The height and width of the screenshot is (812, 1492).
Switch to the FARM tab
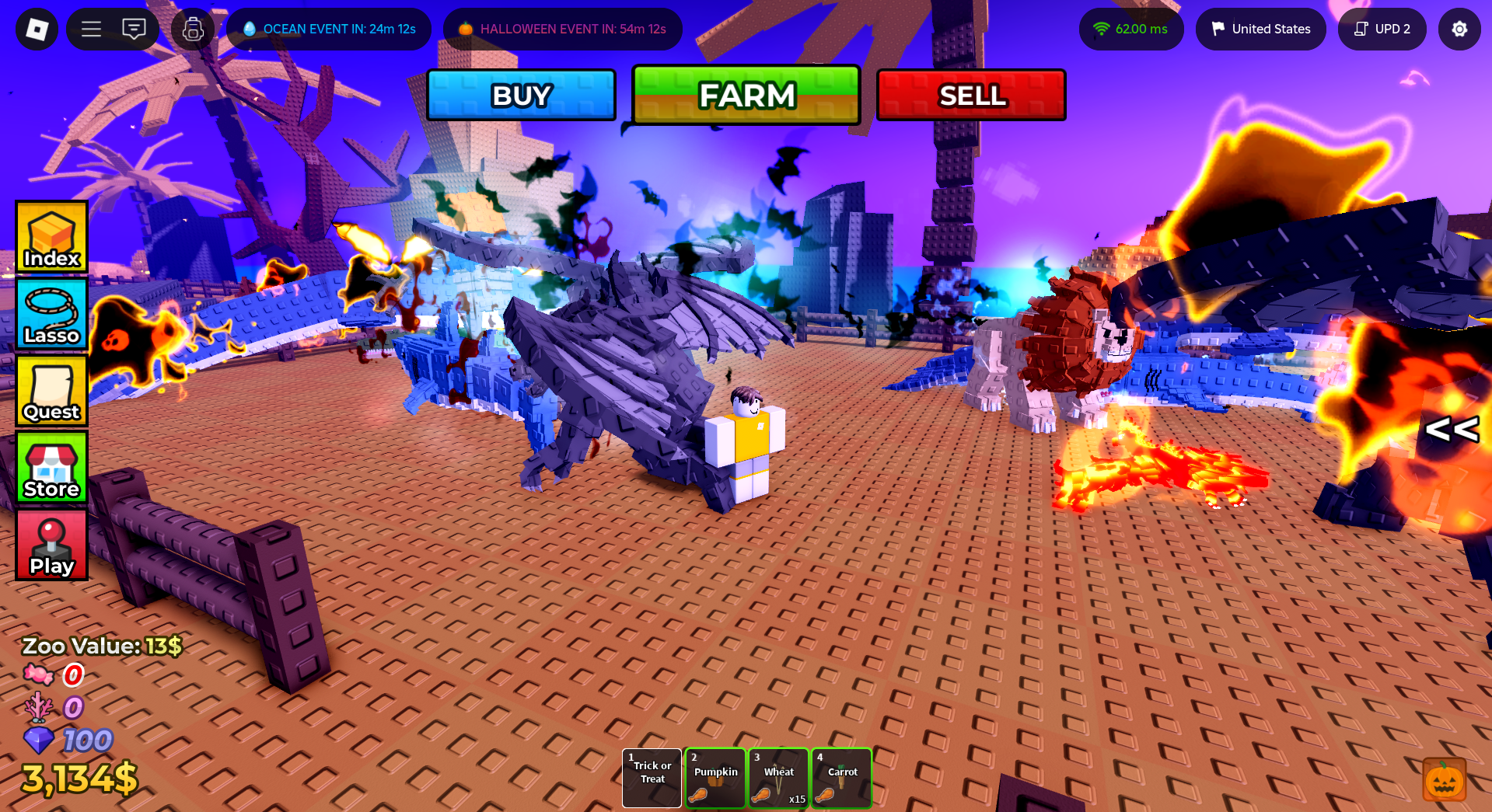pos(746,95)
